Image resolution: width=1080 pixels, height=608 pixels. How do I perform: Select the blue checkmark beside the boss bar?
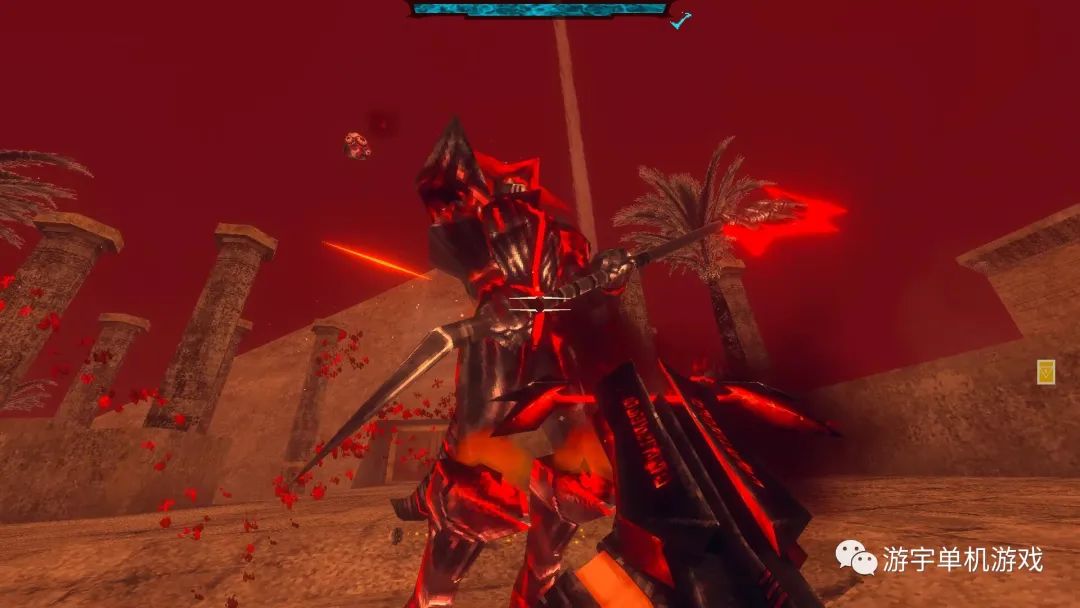(x=681, y=20)
